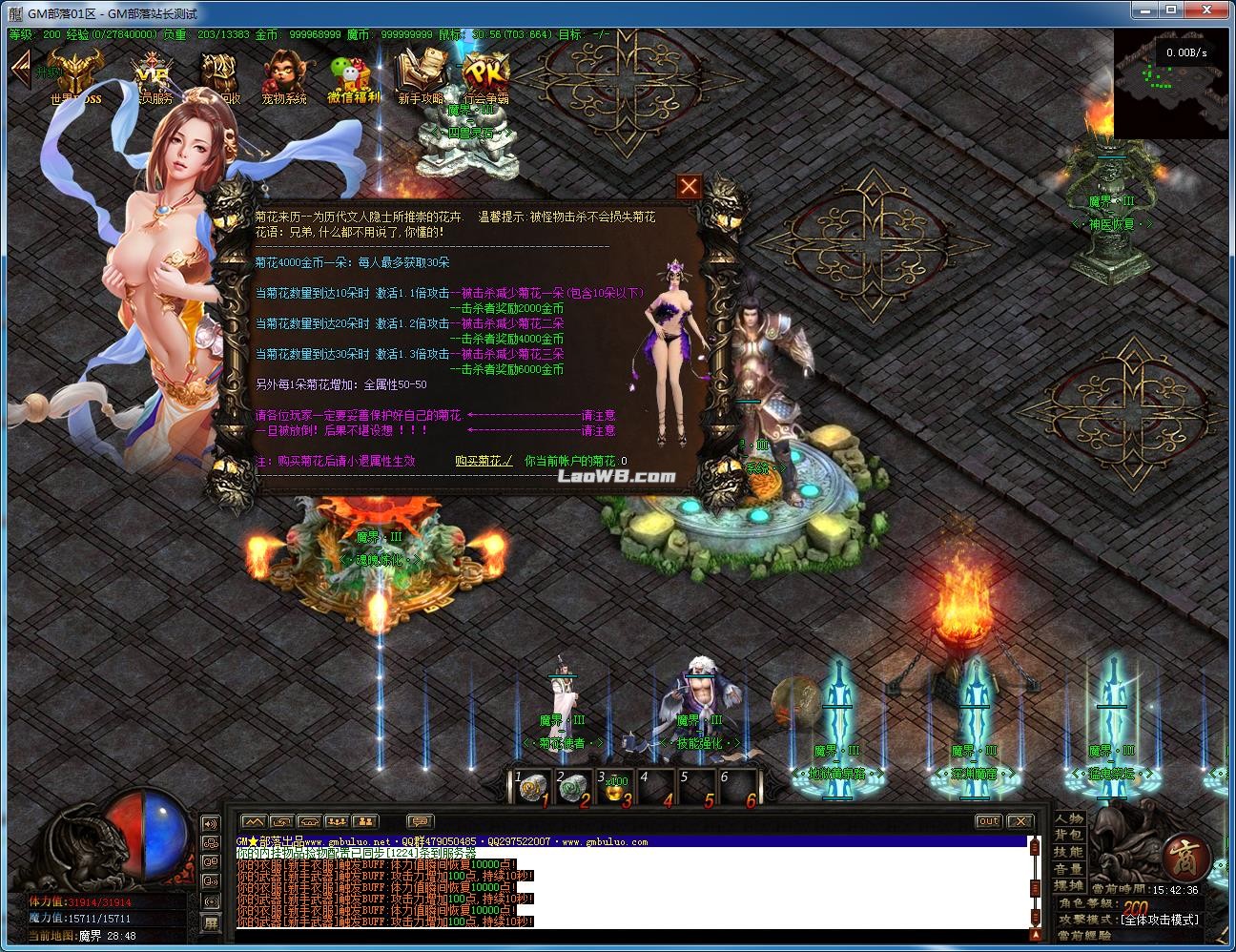Click the chat panel's out button
Image resolution: width=1236 pixels, height=952 pixels.
click(x=989, y=821)
